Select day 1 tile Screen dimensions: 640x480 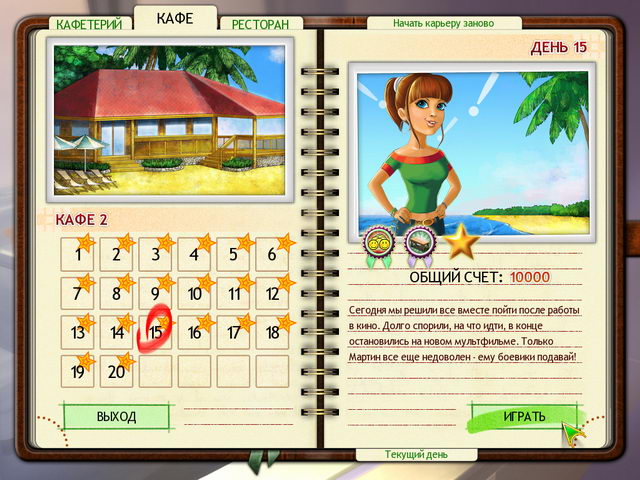pos(78,255)
